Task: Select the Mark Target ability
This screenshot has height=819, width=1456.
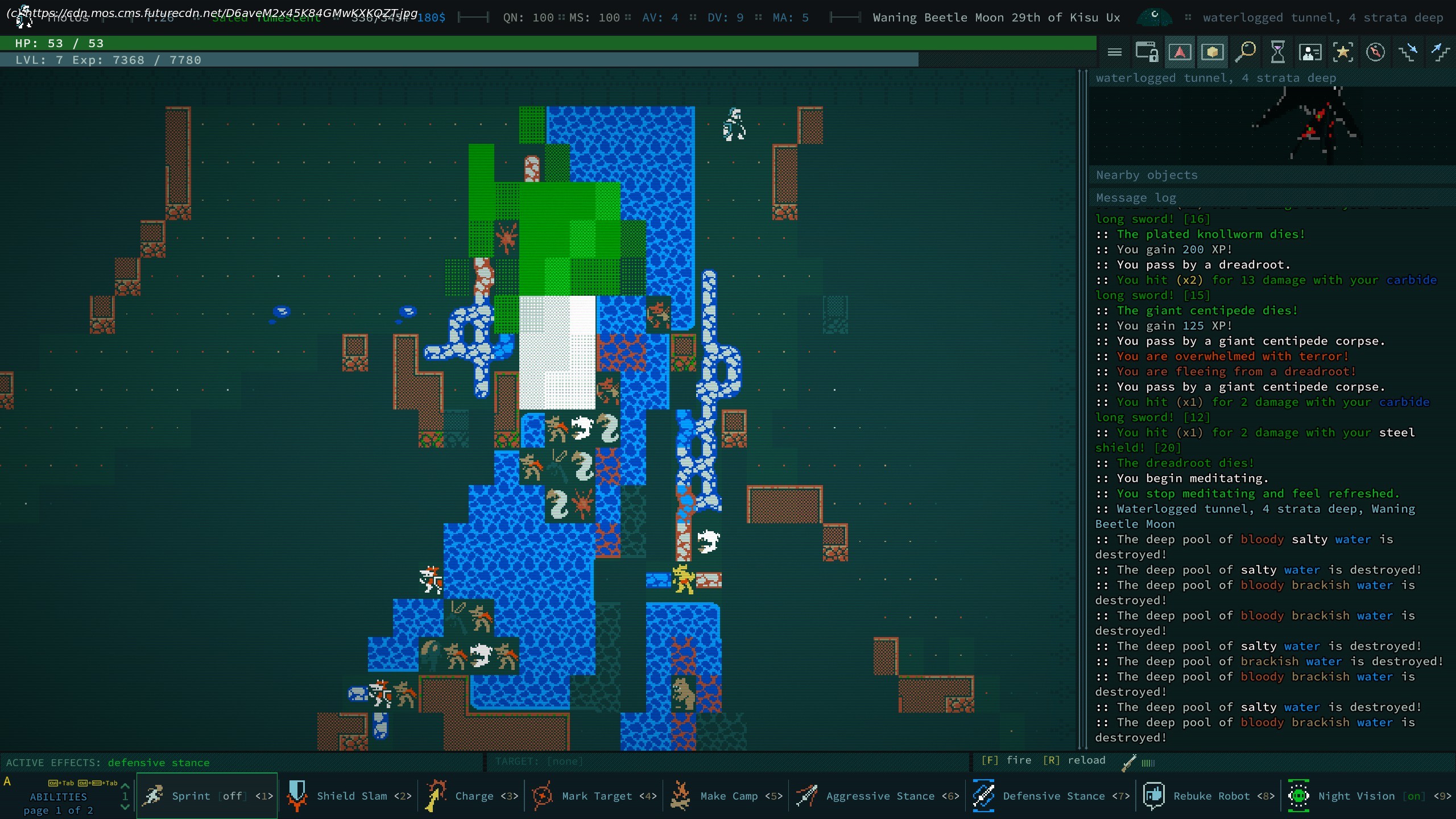Action: click(x=595, y=796)
